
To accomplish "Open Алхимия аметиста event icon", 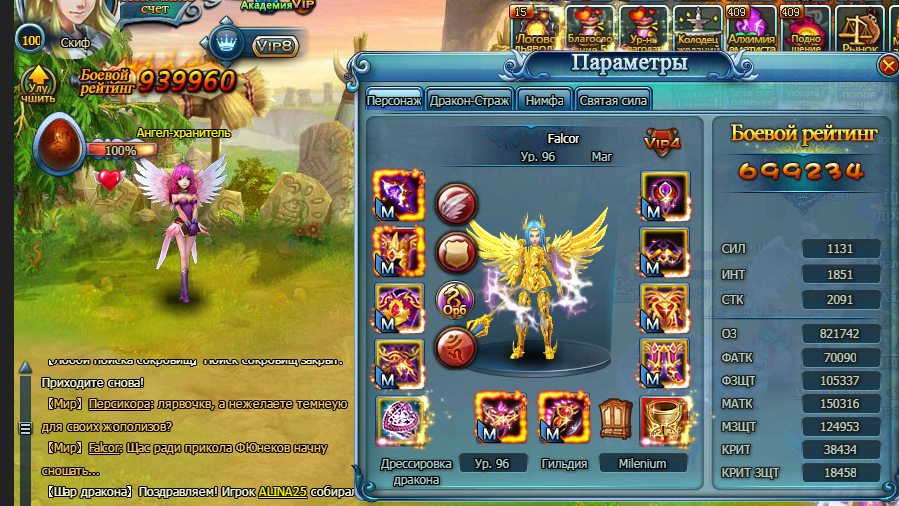I will point(751,26).
